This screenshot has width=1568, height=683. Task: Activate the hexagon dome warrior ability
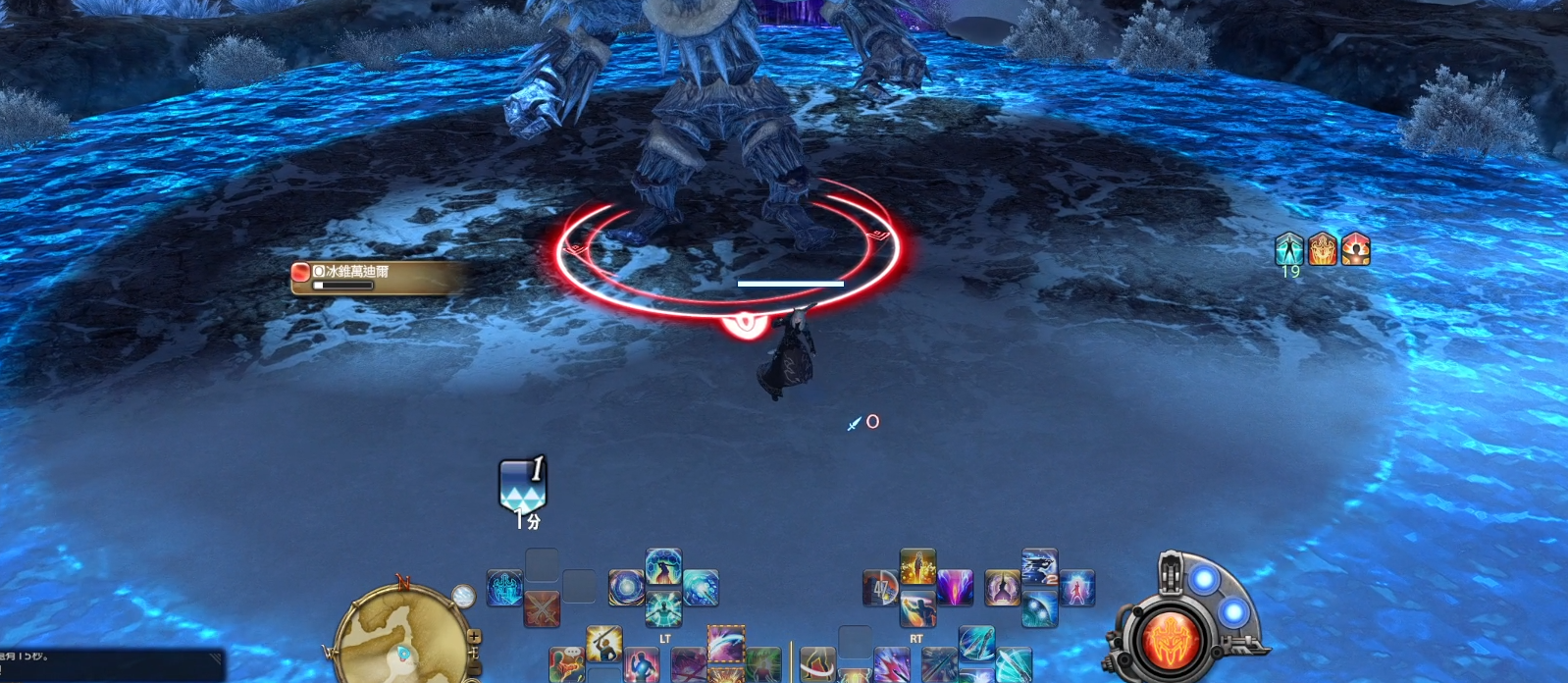pyautogui.click(x=663, y=567)
